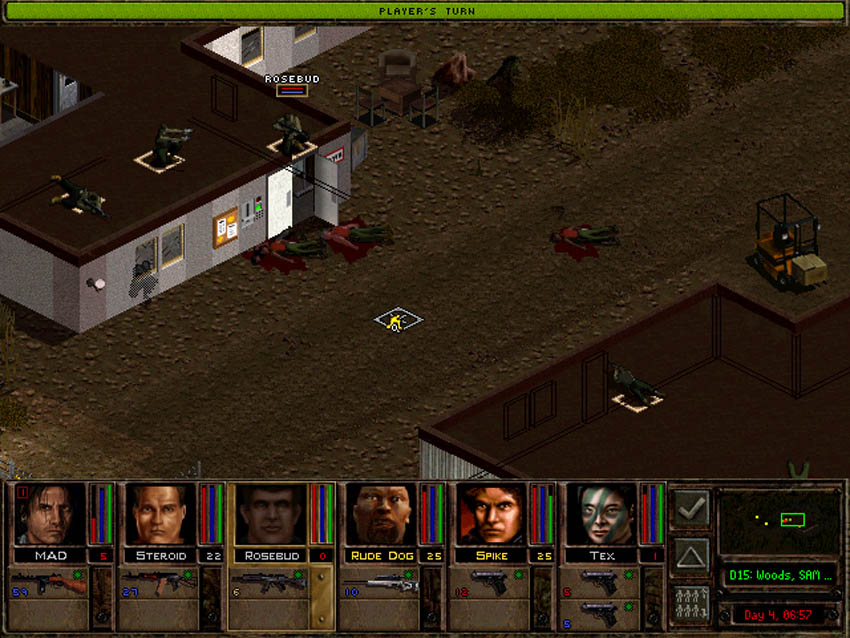Select Tex's upper pistol slot

(x=600, y=582)
